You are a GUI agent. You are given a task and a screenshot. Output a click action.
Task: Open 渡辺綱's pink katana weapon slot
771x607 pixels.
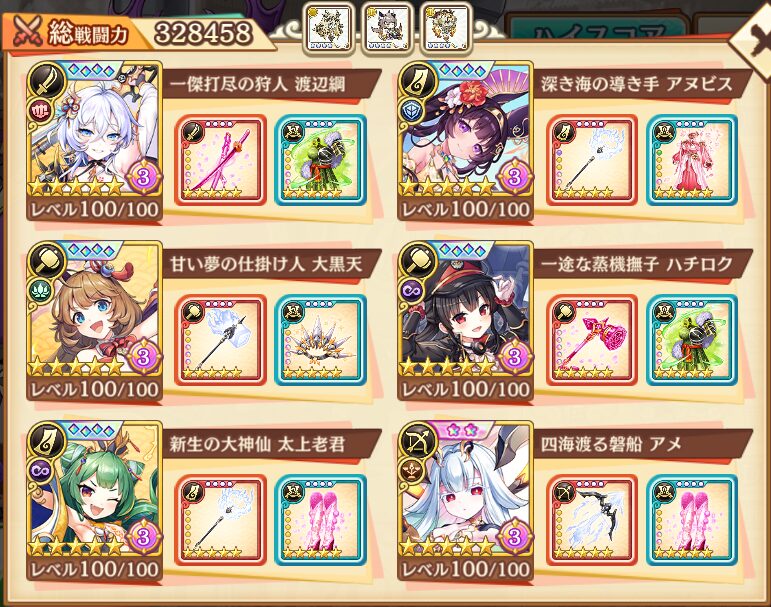pos(220,161)
